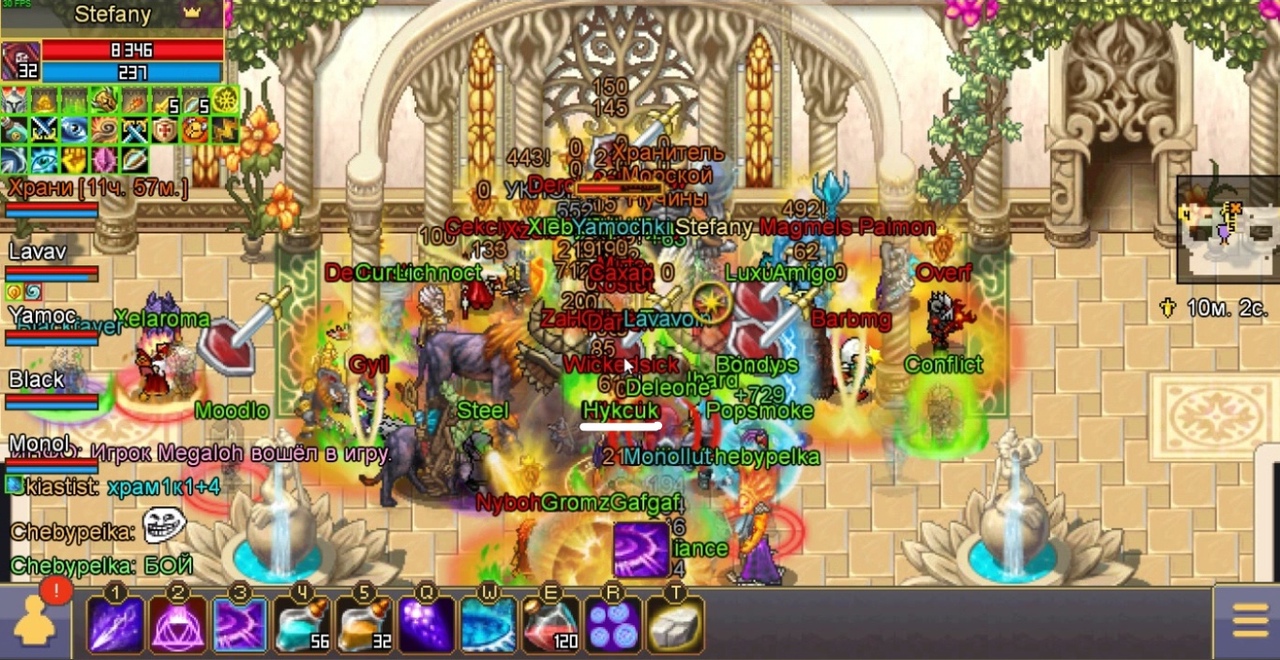Click Stefany's character portrait
The height and width of the screenshot is (660, 1280).
tap(21, 61)
